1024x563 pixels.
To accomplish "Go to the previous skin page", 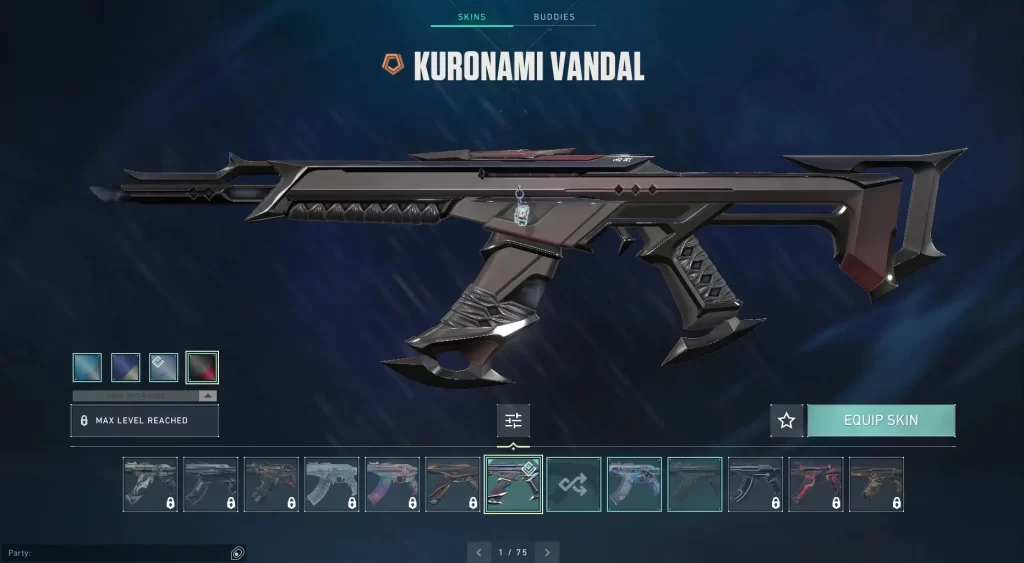I will tap(479, 552).
